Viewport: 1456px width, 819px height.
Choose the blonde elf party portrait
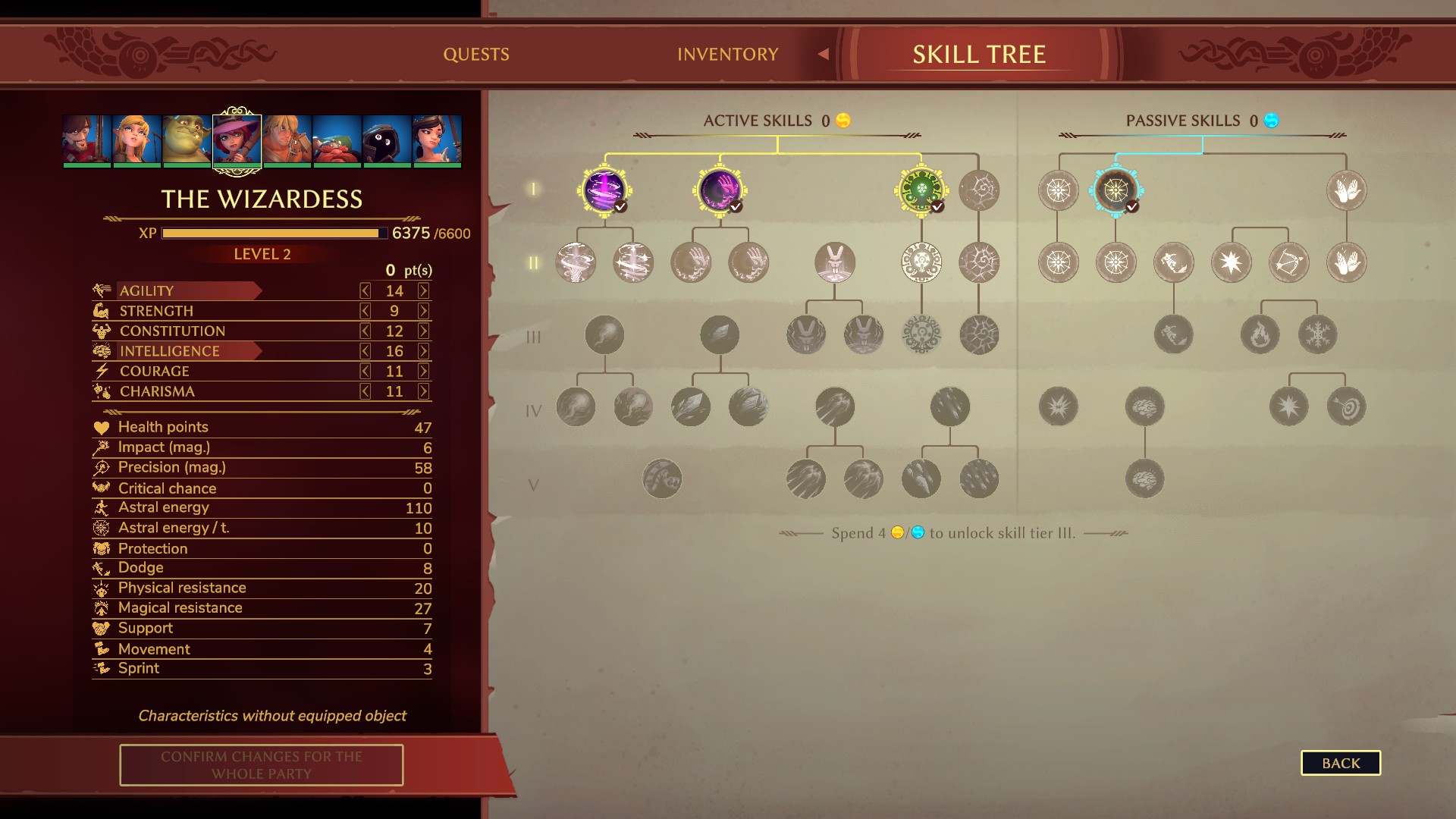[x=136, y=140]
